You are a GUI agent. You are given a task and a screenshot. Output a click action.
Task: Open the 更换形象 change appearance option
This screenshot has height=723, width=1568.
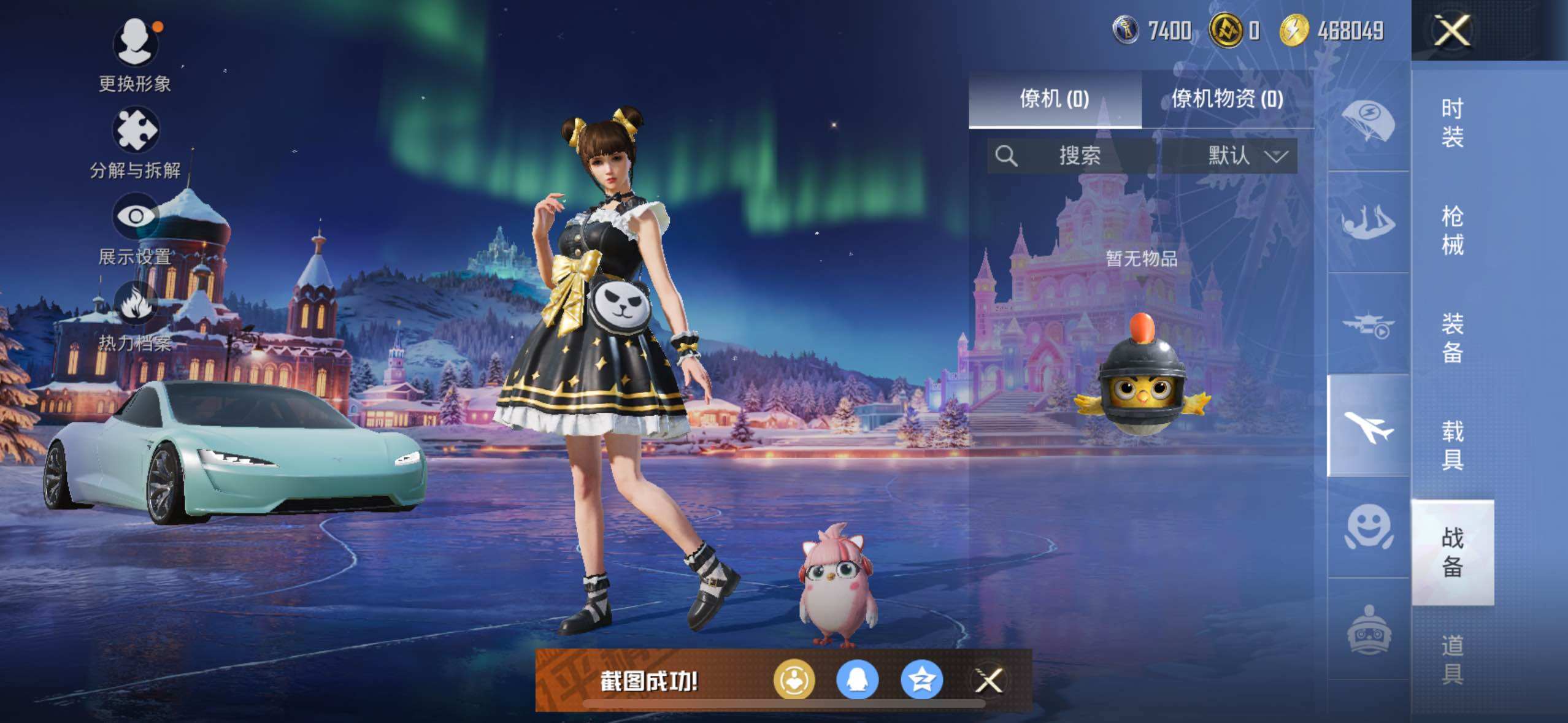[135, 44]
